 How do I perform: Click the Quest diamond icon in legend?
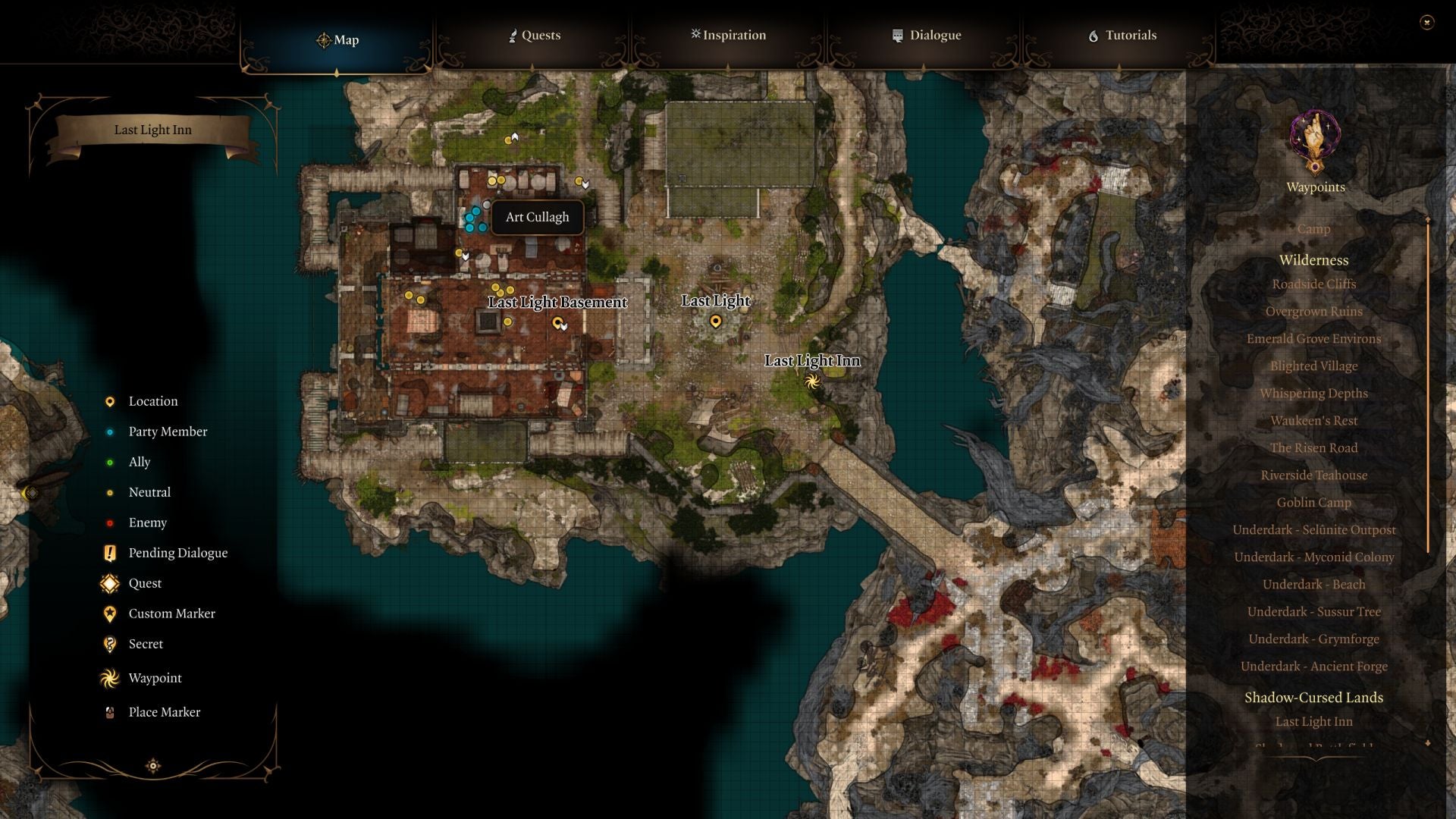click(109, 583)
